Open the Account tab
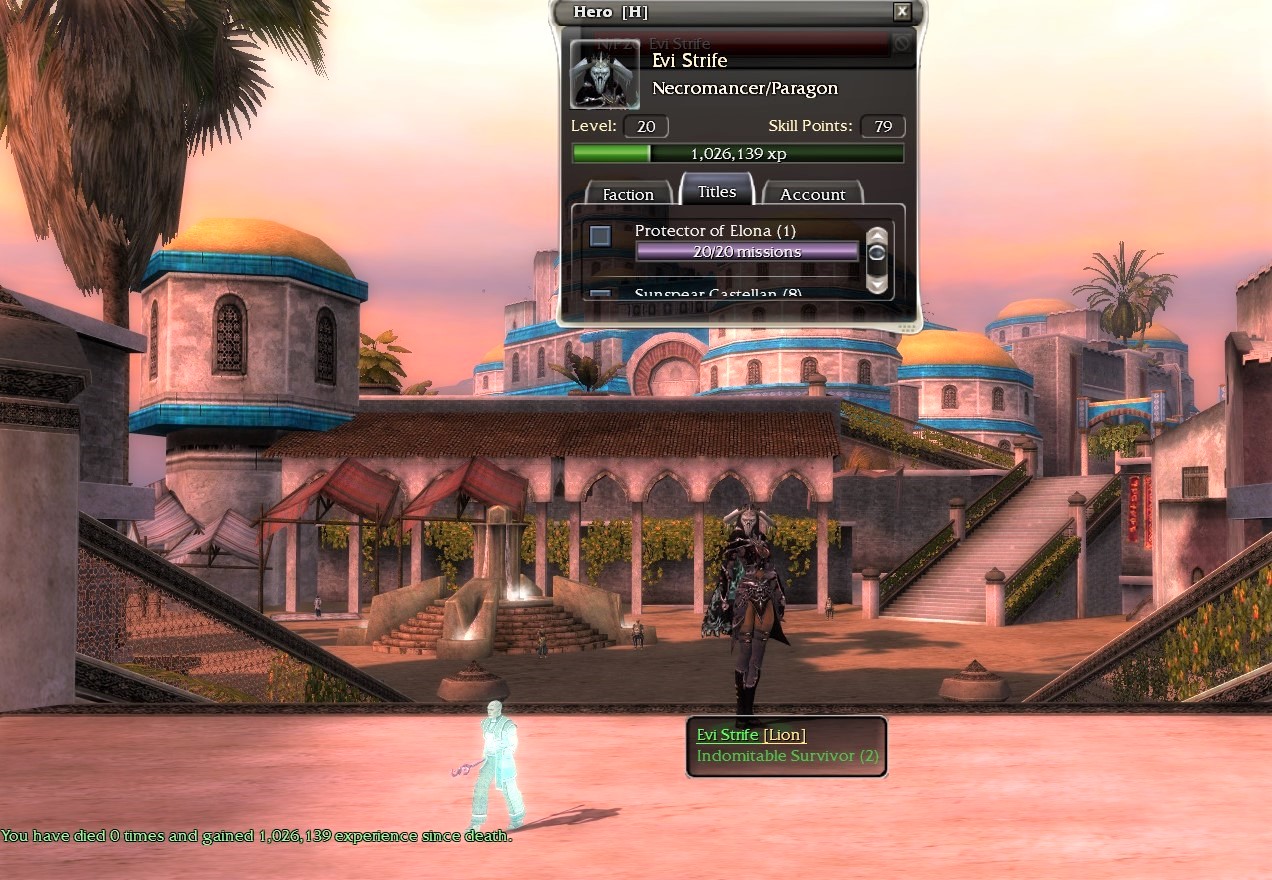 point(812,194)
